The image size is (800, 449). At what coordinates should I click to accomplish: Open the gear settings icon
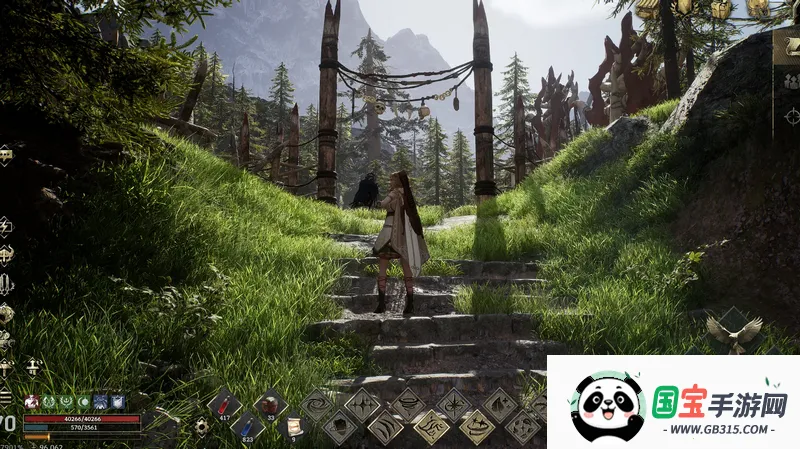[x=201, y=426]
